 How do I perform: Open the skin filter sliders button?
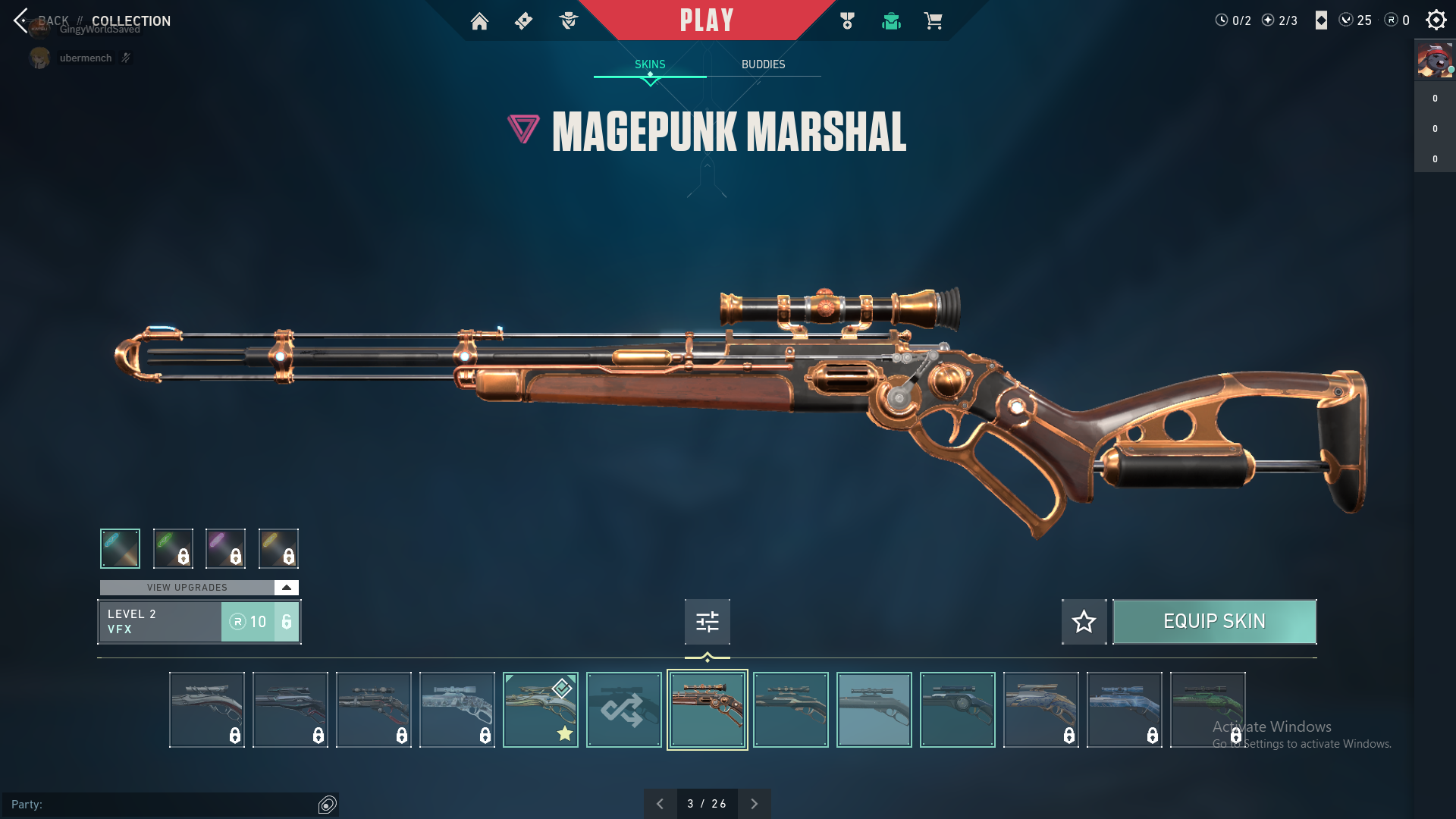pos(707,622)
